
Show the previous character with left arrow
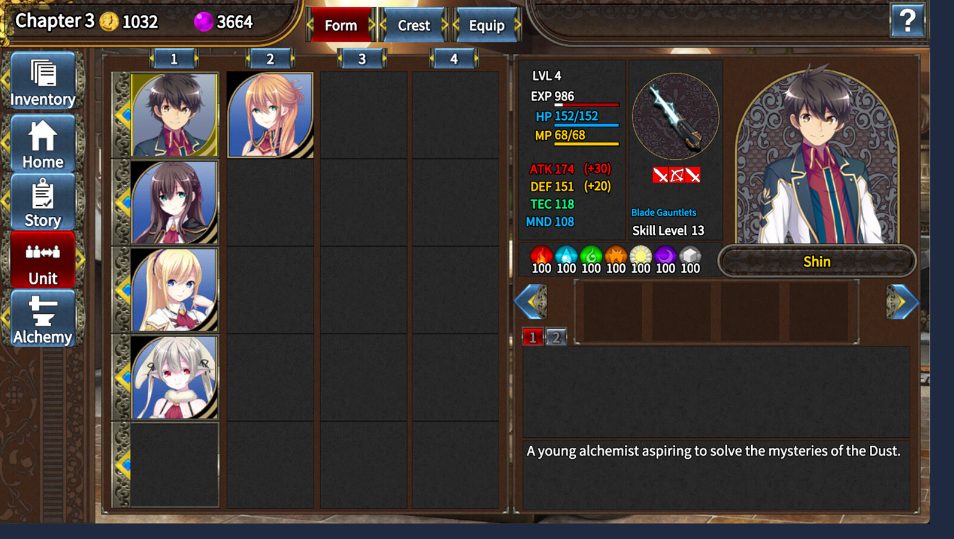[530, 301]
